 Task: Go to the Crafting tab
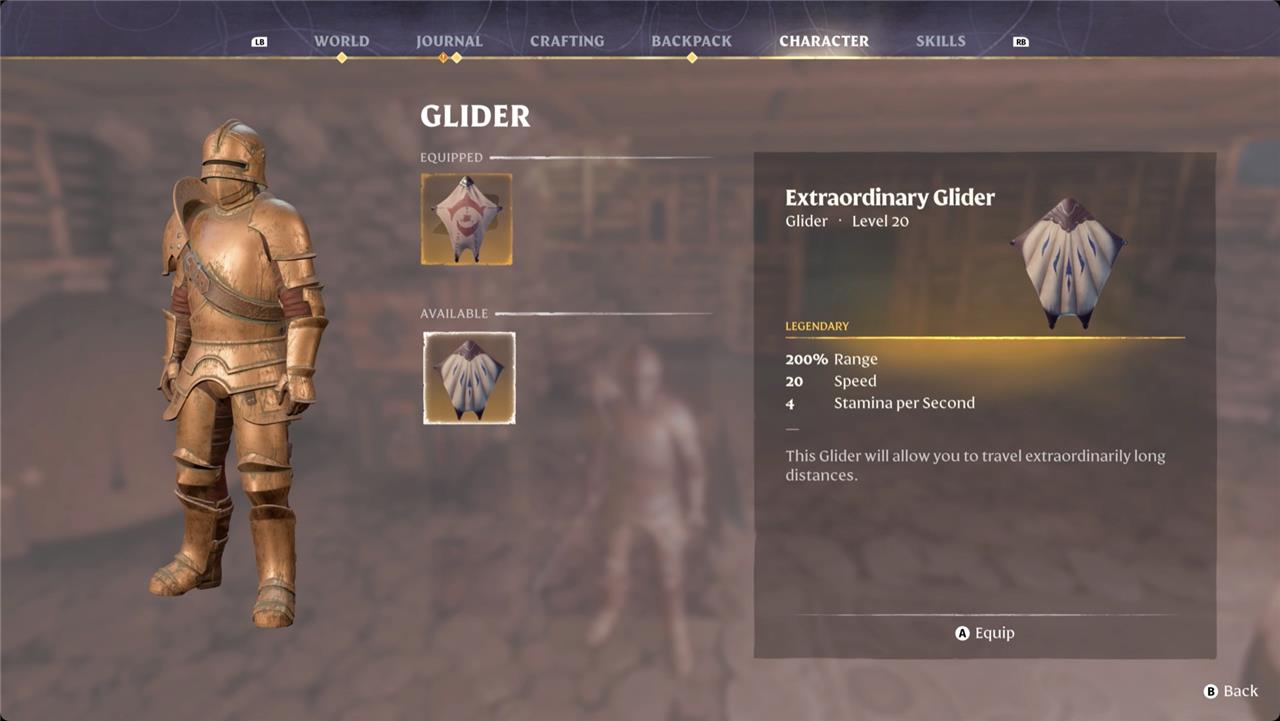567,41
